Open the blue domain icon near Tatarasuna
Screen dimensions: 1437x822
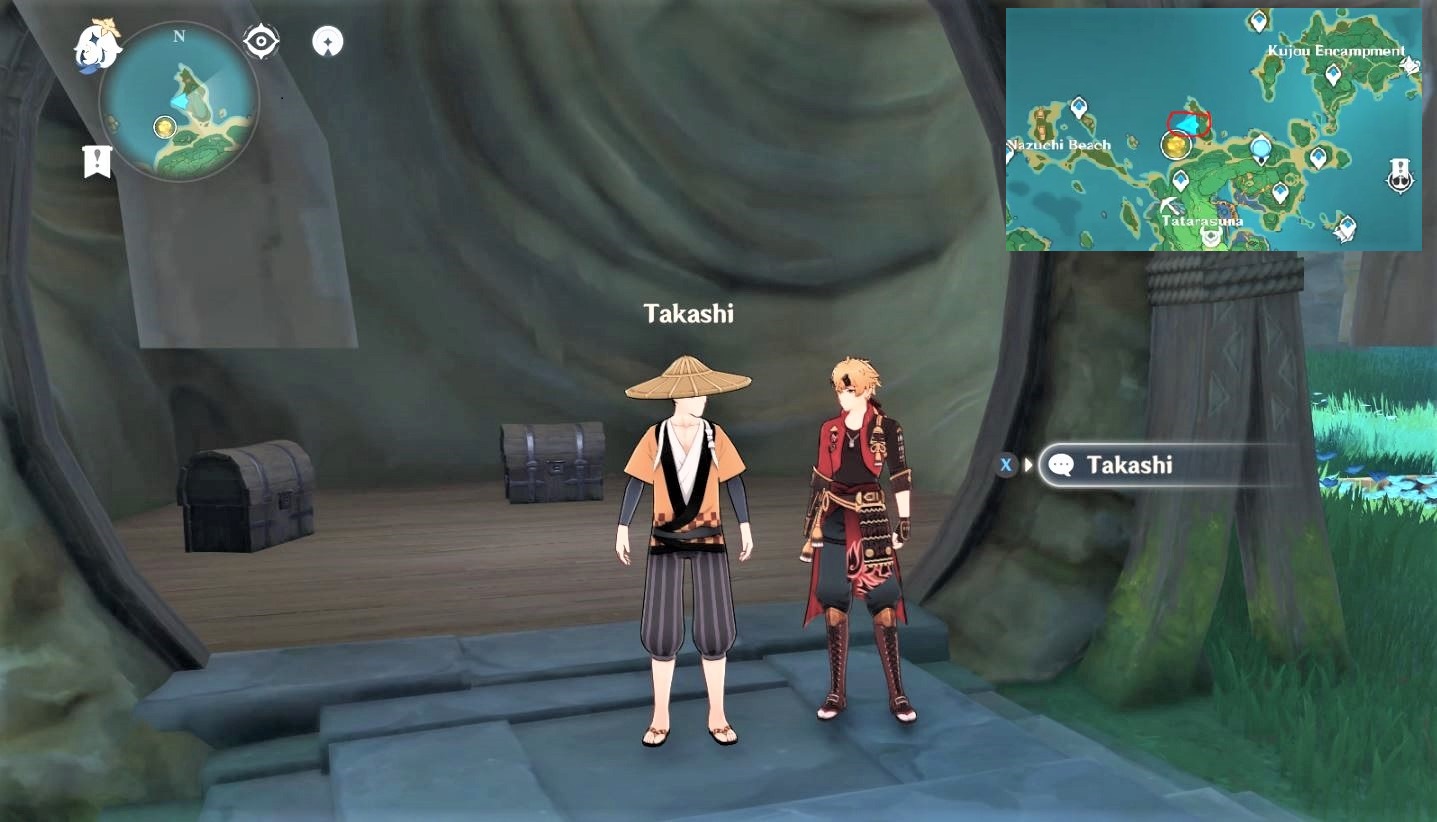tap(1260, 149)
